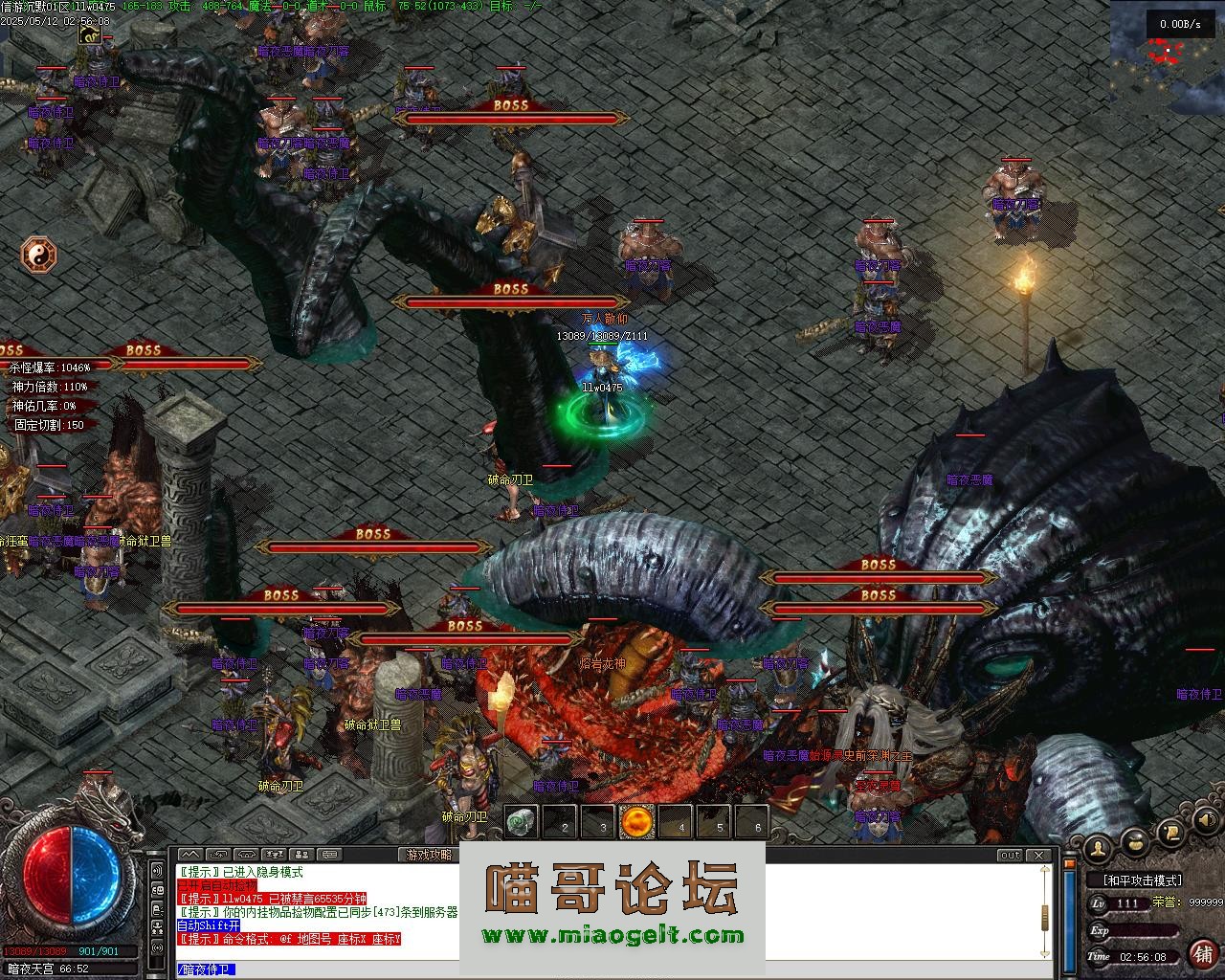
Task: Activate the fireball orb in the hotbar
Action: (x=636, y=821)
